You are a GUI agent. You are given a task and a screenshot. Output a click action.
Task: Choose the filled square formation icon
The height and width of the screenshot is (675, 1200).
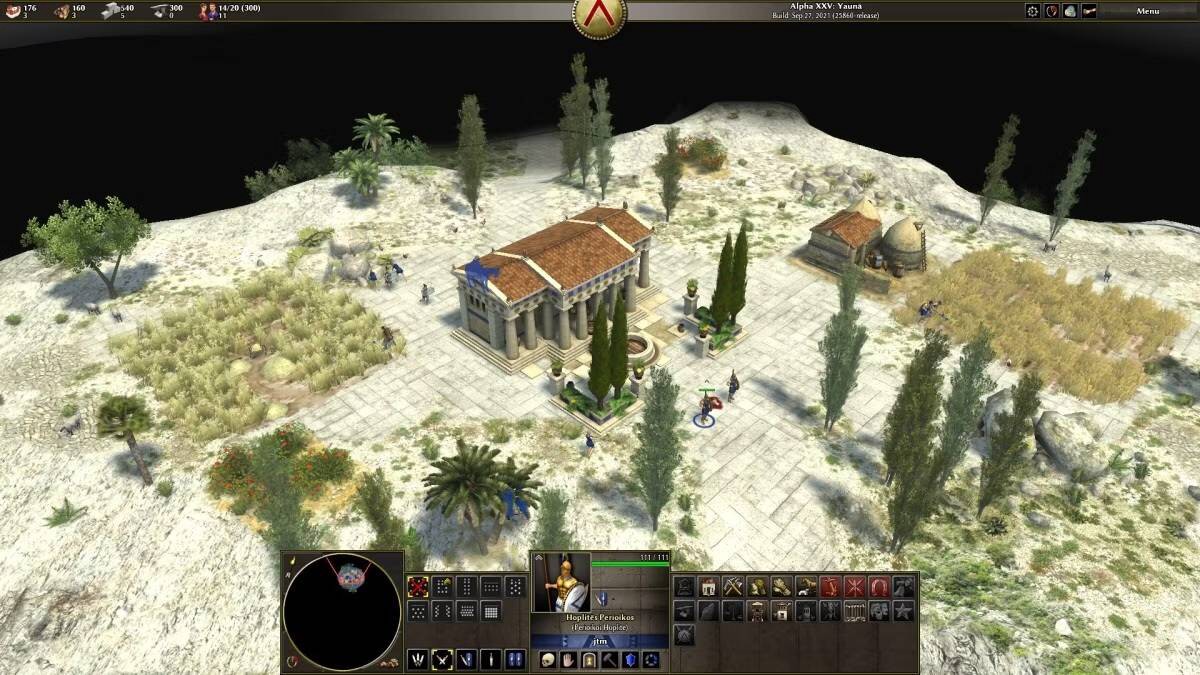coord(491,611)
